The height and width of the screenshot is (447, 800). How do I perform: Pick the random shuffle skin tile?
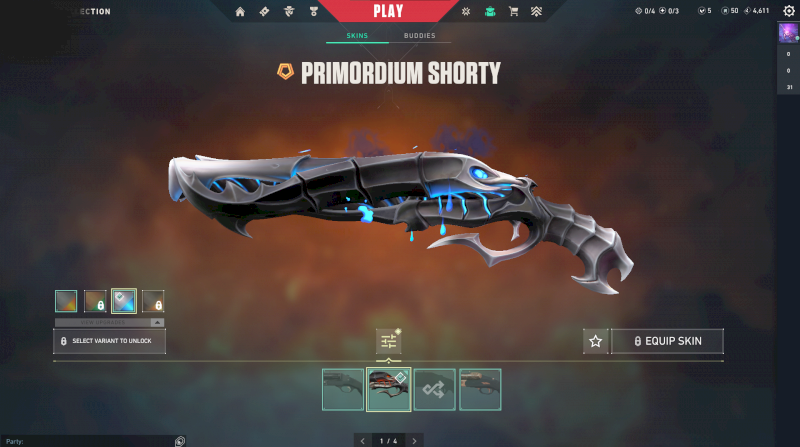tap(435, 390)
